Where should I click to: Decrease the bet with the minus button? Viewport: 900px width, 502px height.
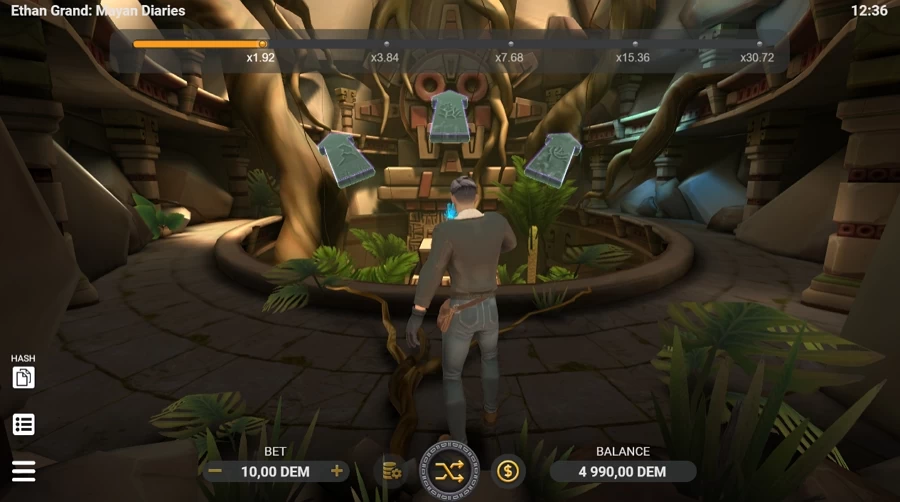[214, 471]
